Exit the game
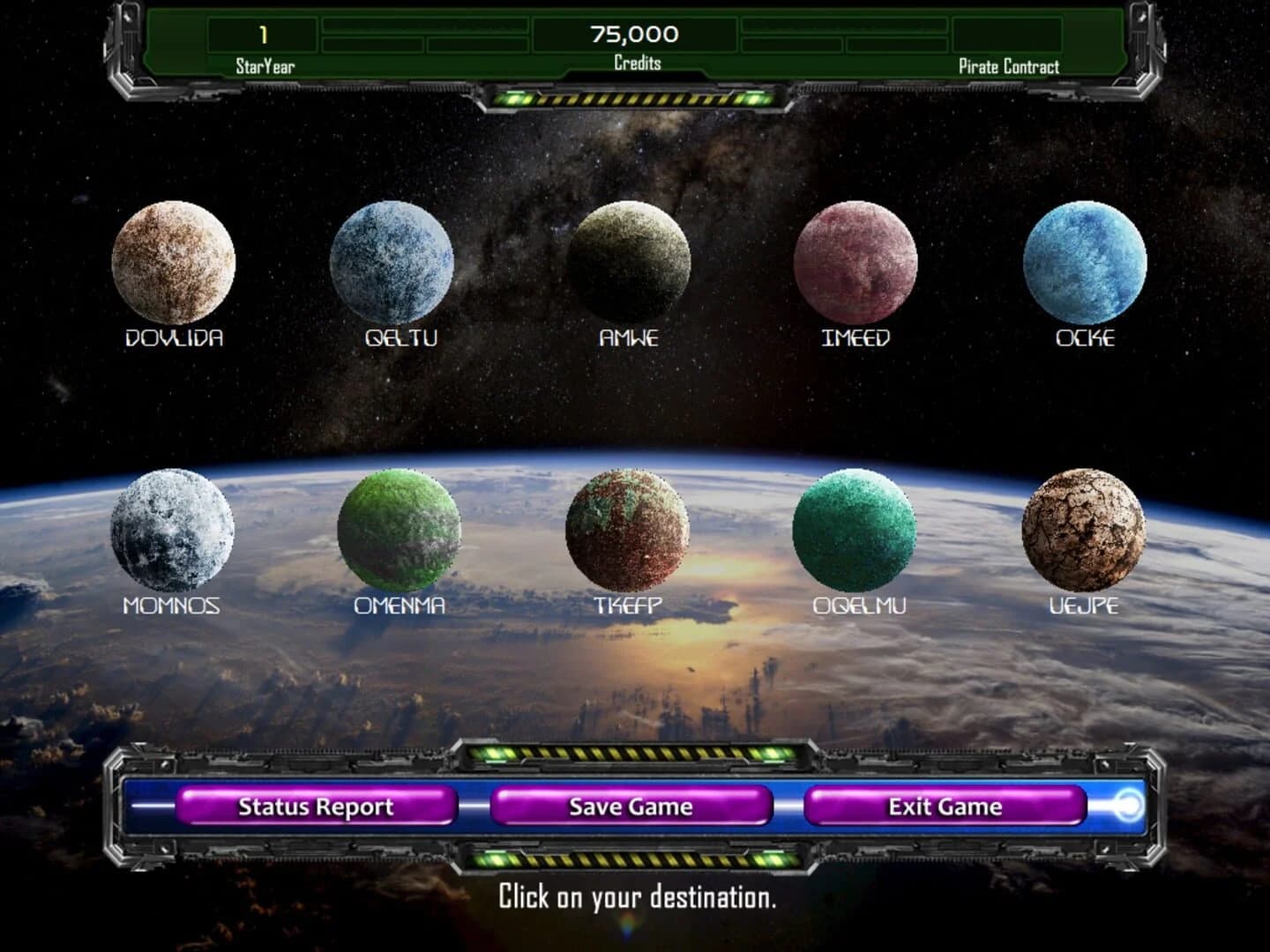 945,807
